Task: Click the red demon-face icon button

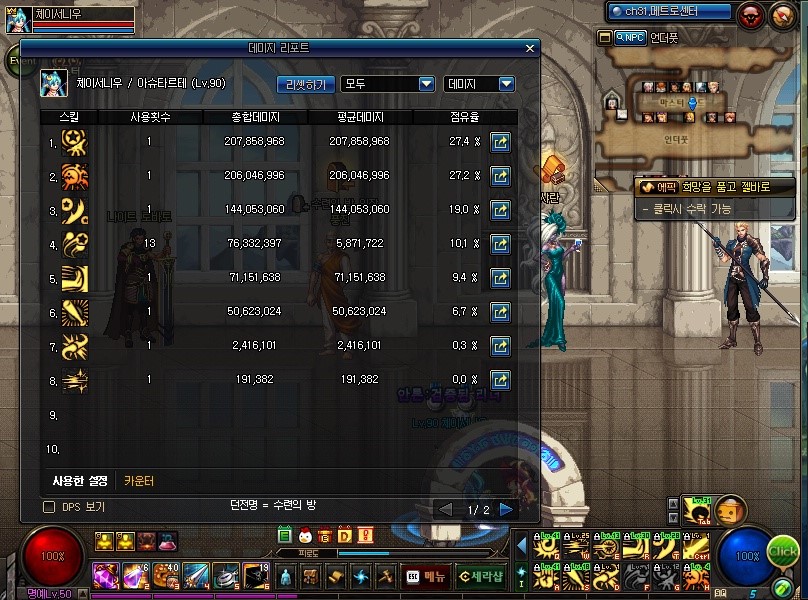Action: click(x=750, y=14)
